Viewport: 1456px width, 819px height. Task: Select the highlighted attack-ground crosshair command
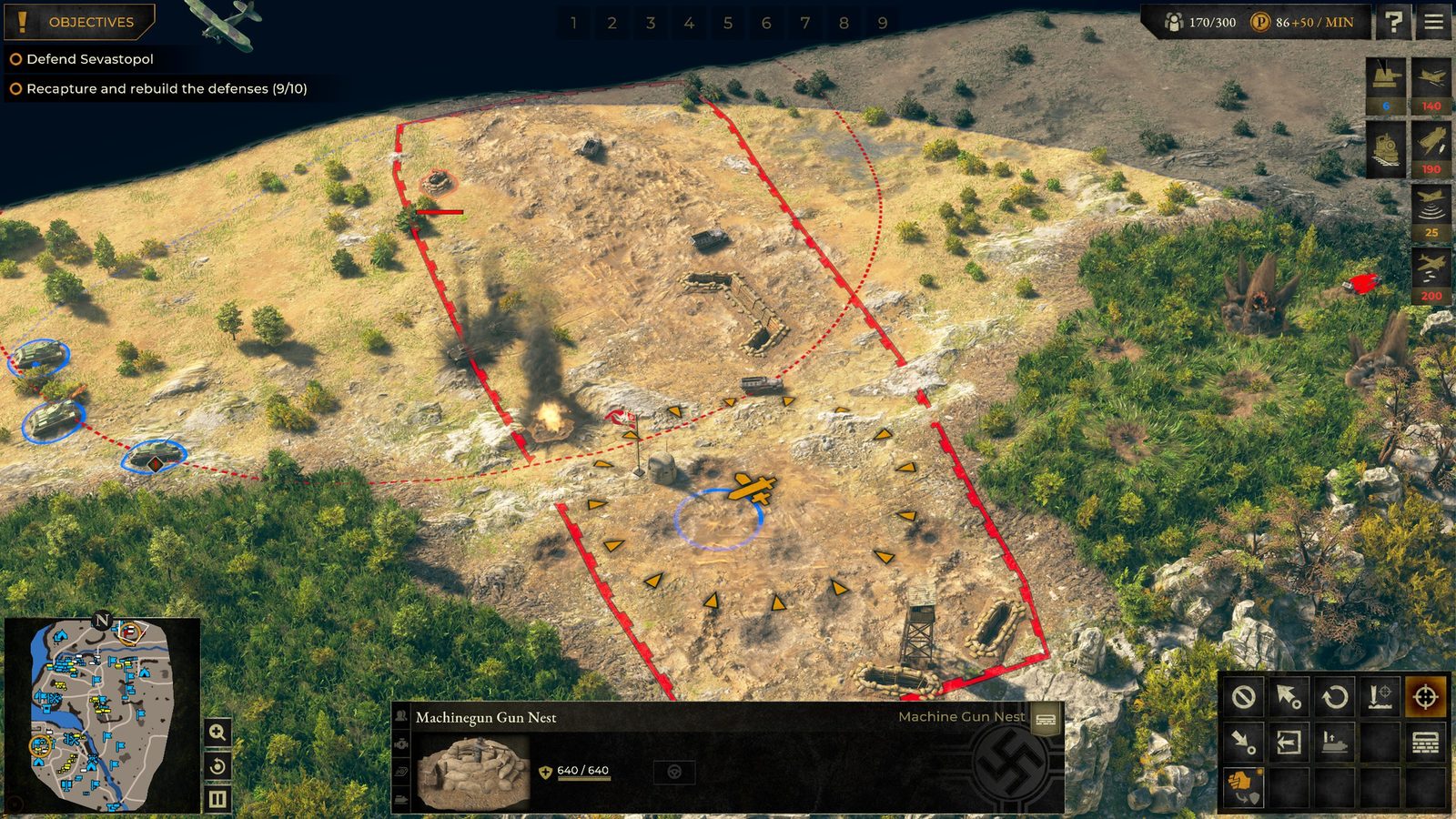(x=1427, y=697)
